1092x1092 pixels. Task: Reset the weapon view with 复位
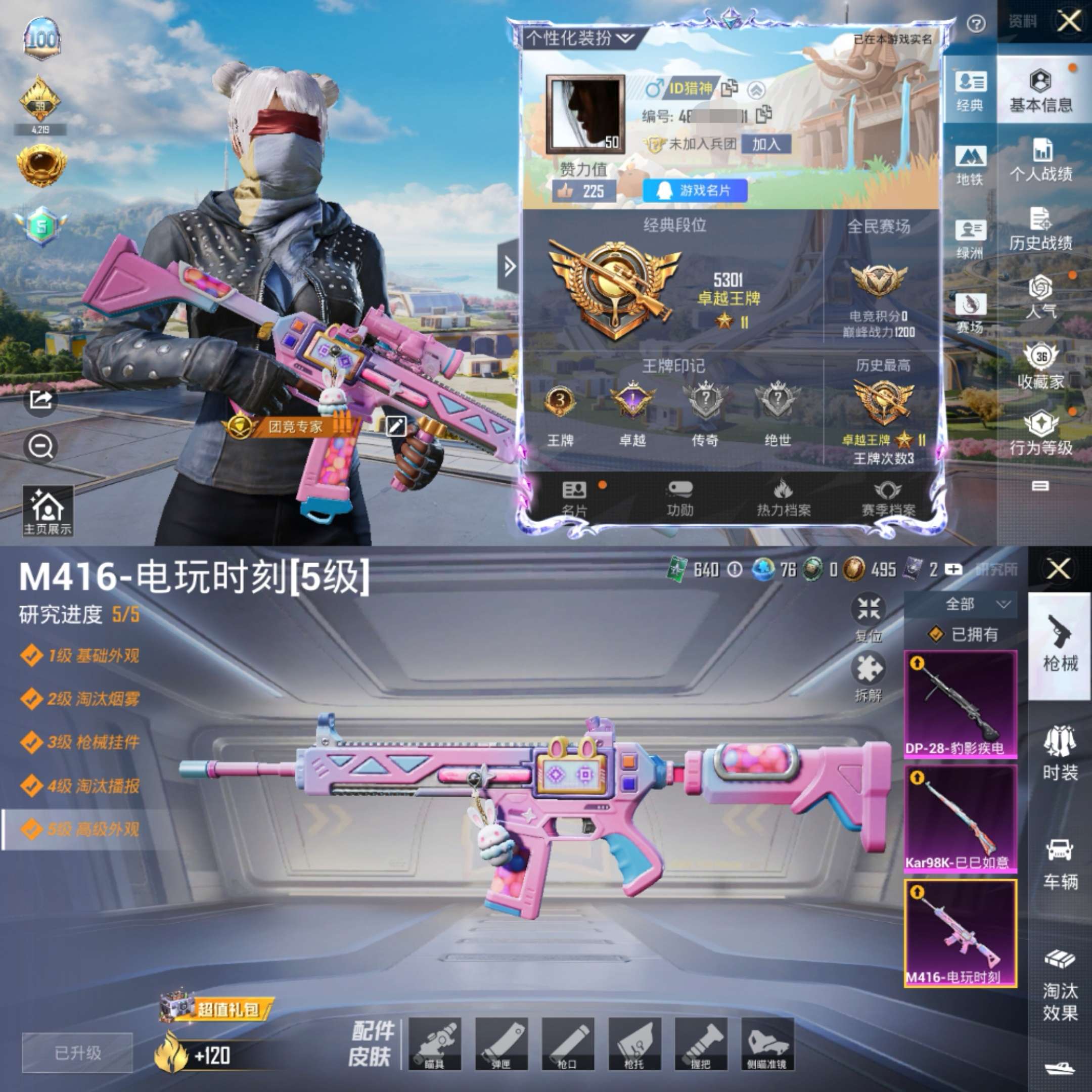click(x=868, y=616)
